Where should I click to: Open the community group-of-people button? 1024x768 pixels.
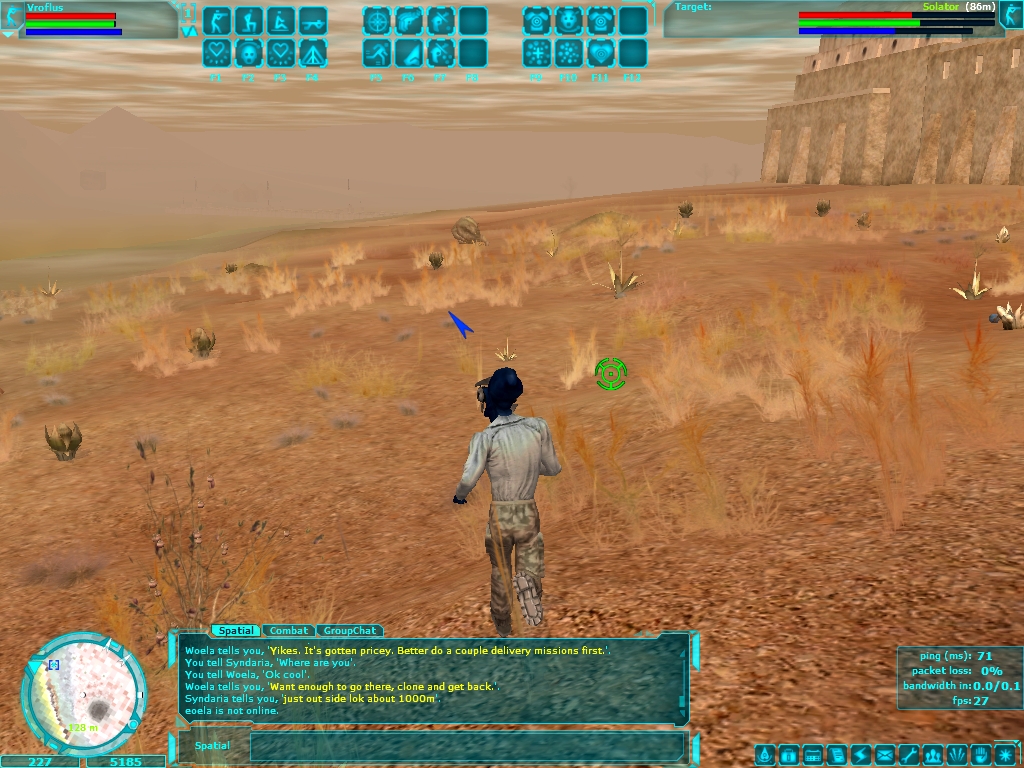[933, 755]
